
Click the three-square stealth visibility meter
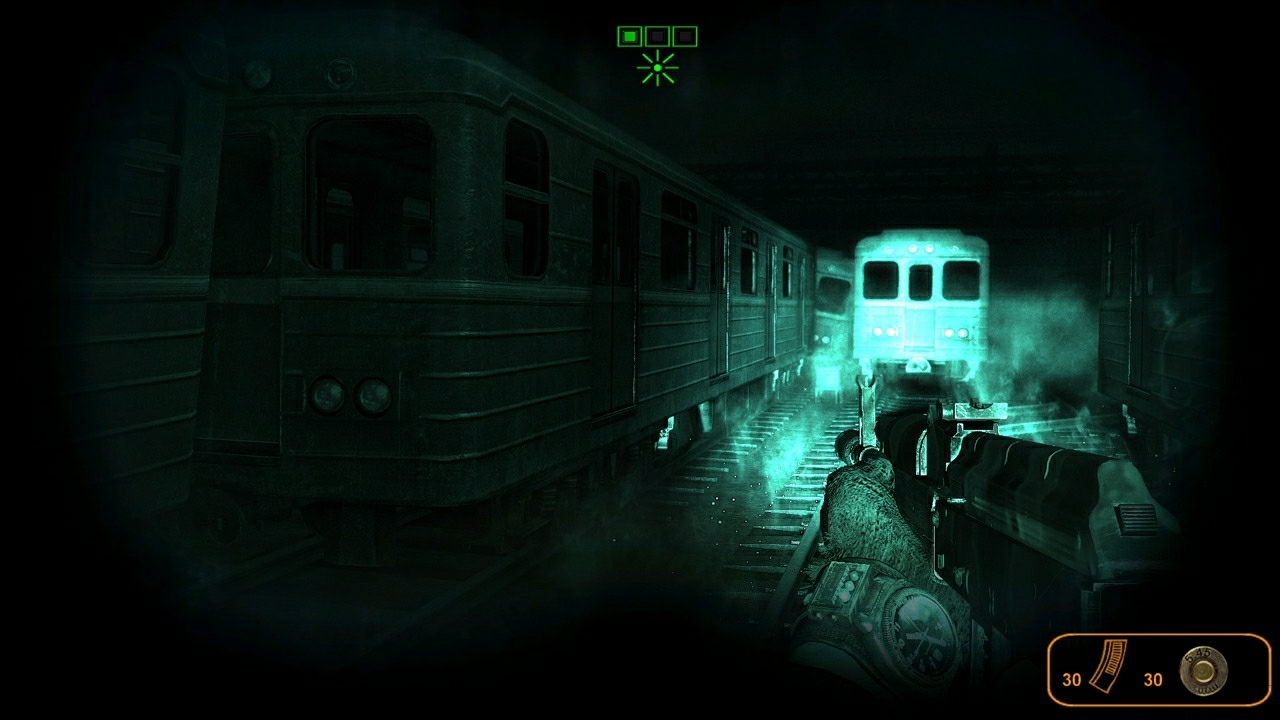point(657,36)
